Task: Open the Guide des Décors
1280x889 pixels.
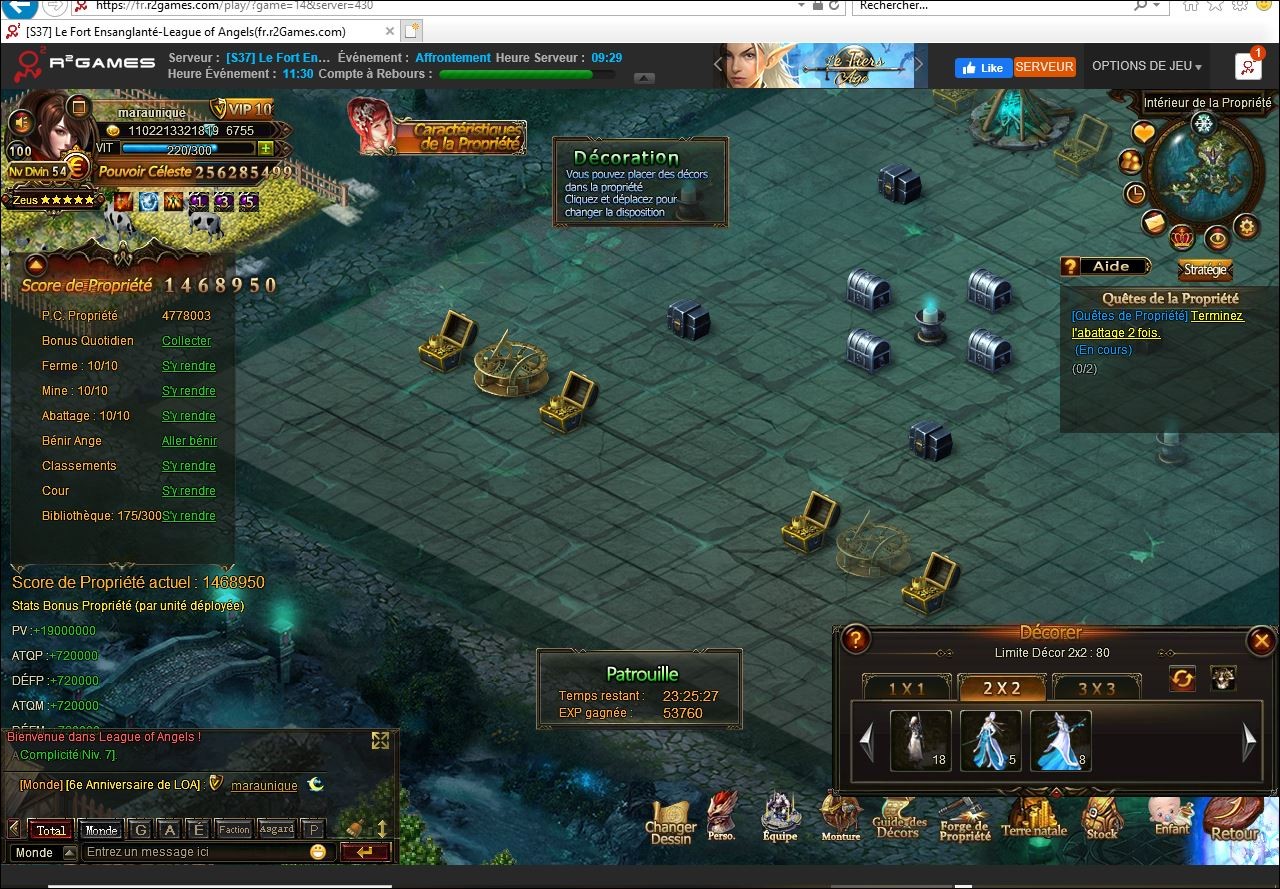Action: coord(897,823)
